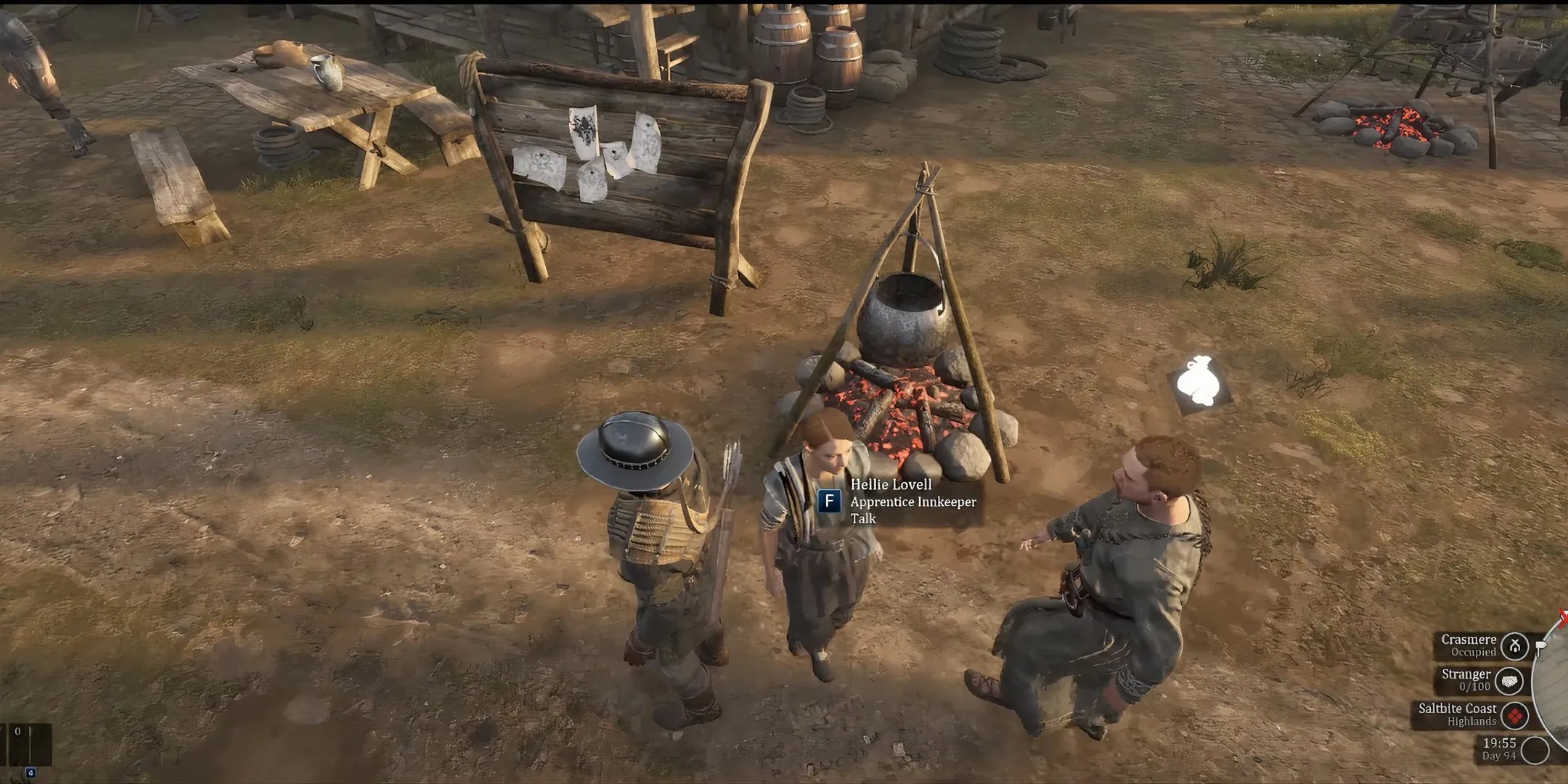Click the Highlands subtitle under Saltbite Coast
1568x784 pixels.
(1472, 720)
